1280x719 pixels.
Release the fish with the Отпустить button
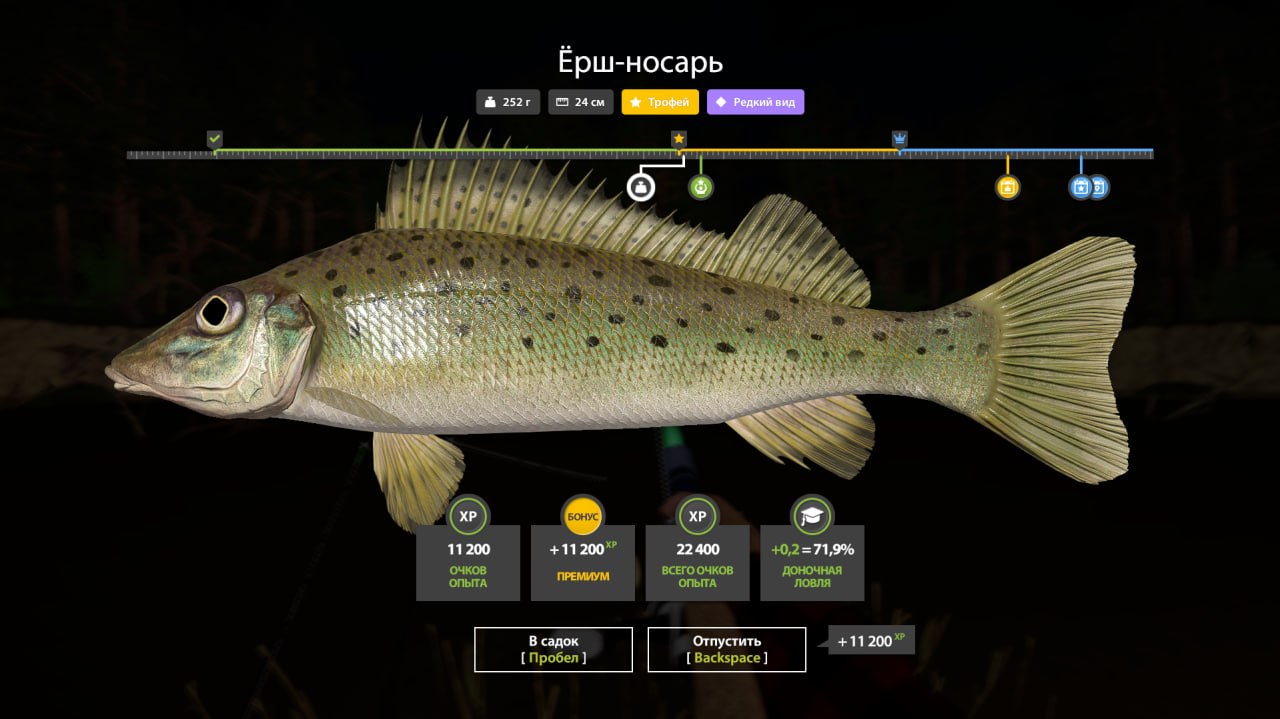click(726, 649)
